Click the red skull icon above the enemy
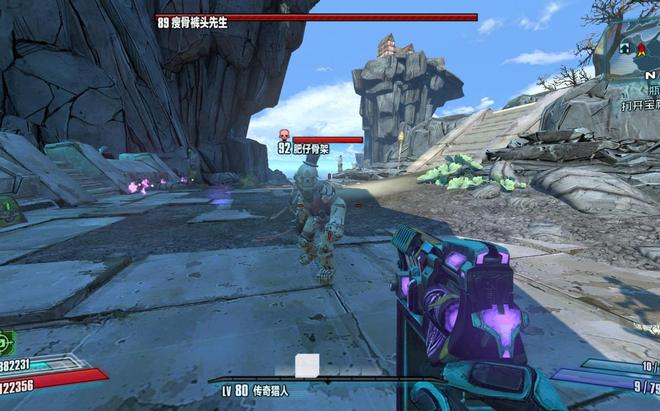The width and height of the screenshot is (660, 411). tap(283, 135)
